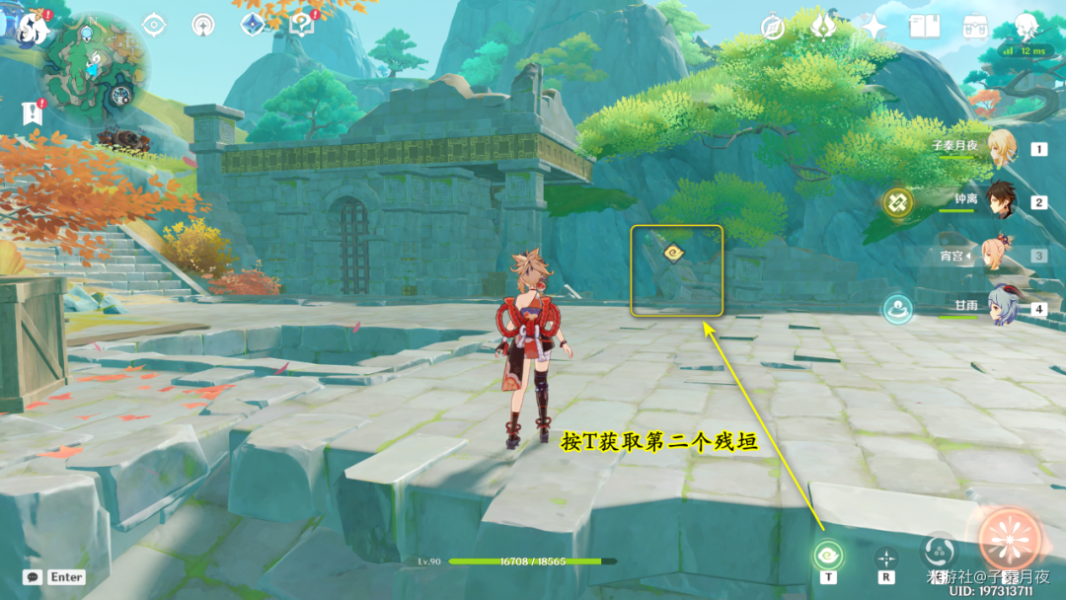Screen dimensions: 1066x600
Task: Open the winged Battle Pass icon
Action: point(823,27)
